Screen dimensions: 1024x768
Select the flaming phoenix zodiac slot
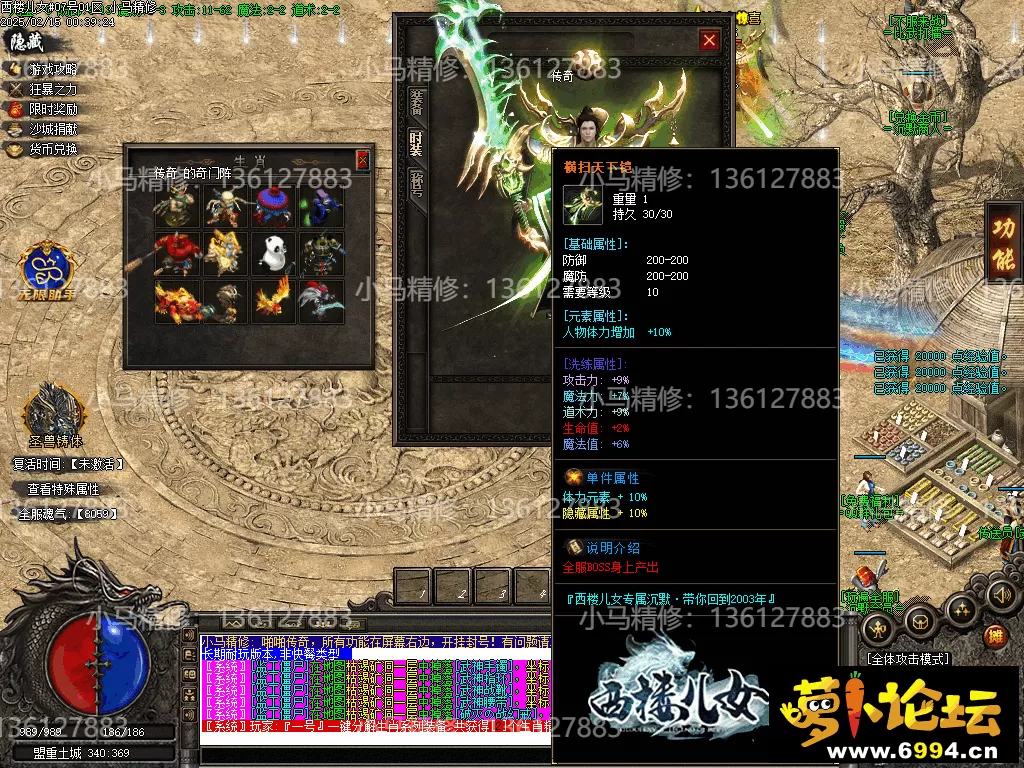(x=272, y=301)
